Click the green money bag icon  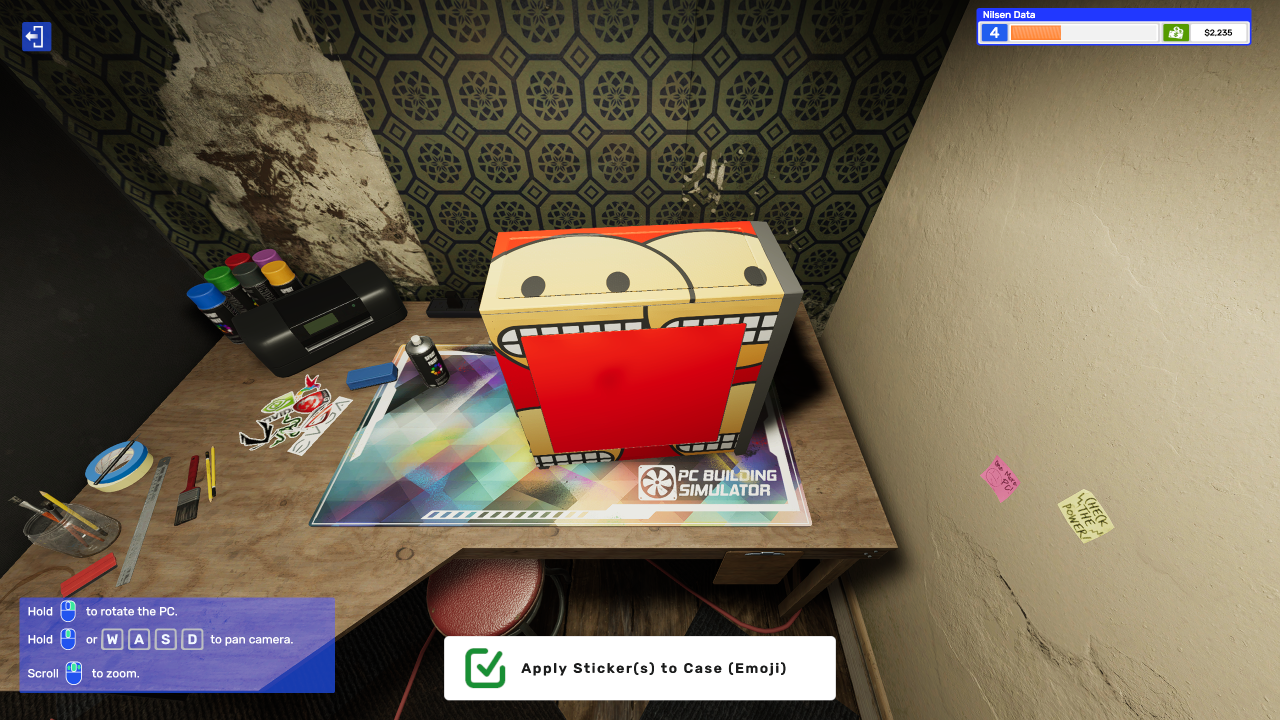coord(1176,32)
